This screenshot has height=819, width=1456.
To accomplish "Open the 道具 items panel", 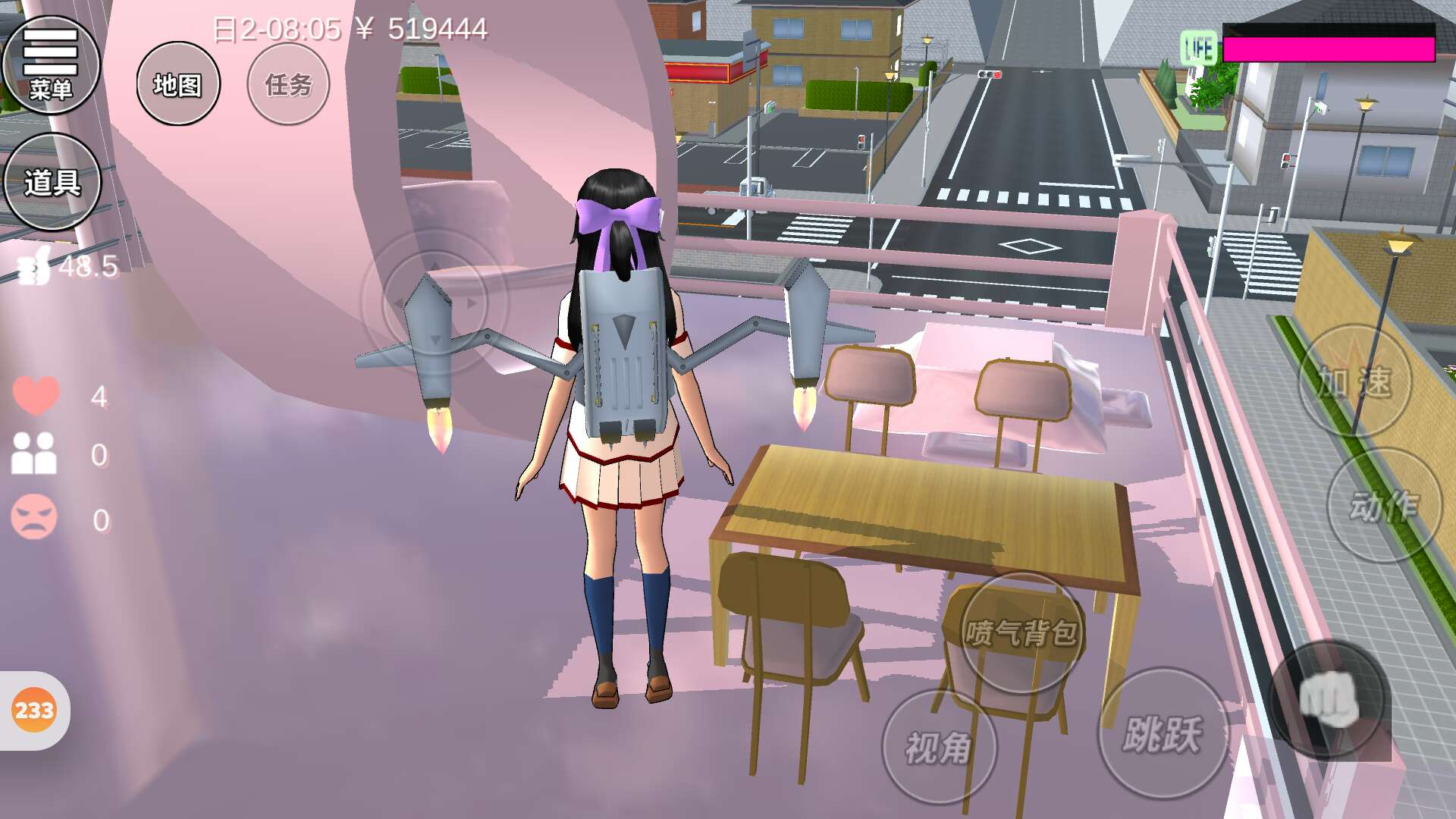I will (52, 182).
